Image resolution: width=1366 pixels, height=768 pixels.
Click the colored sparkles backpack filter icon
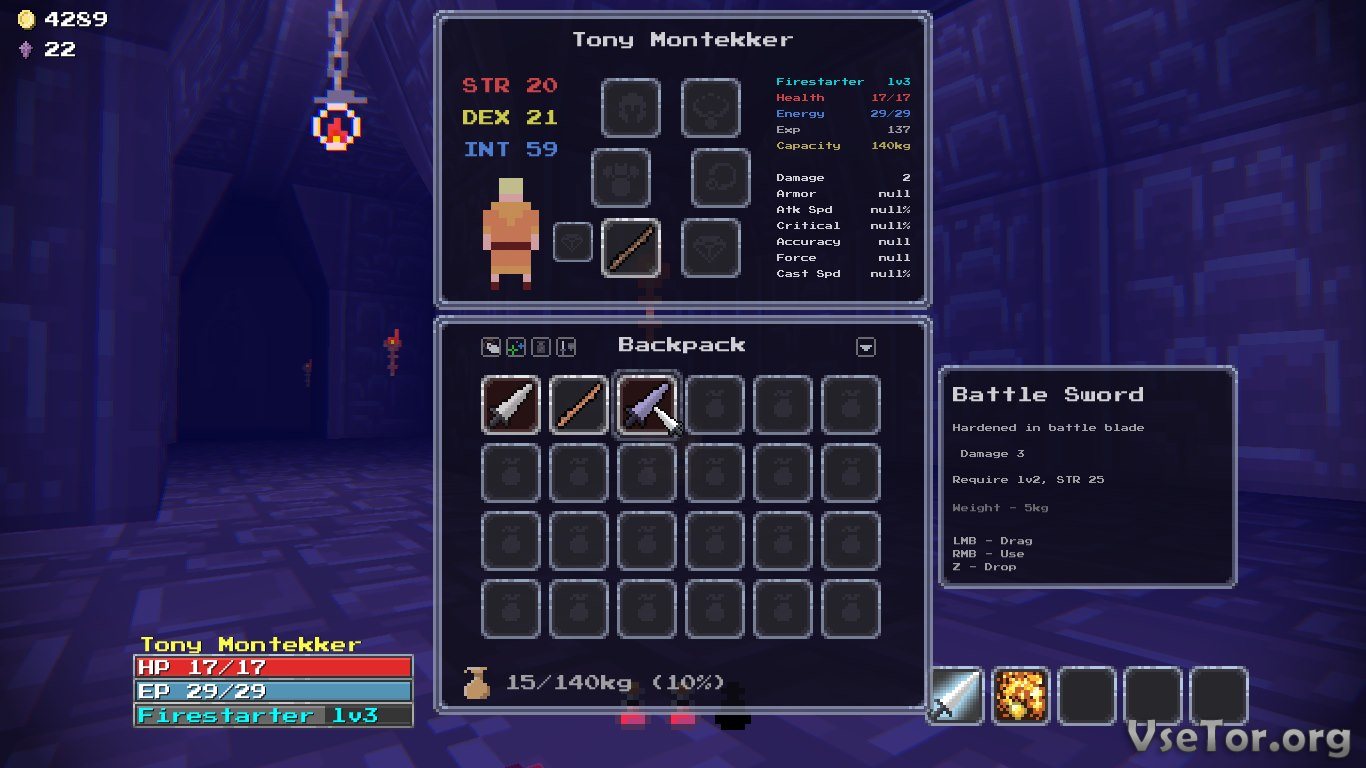click(516, 347)
